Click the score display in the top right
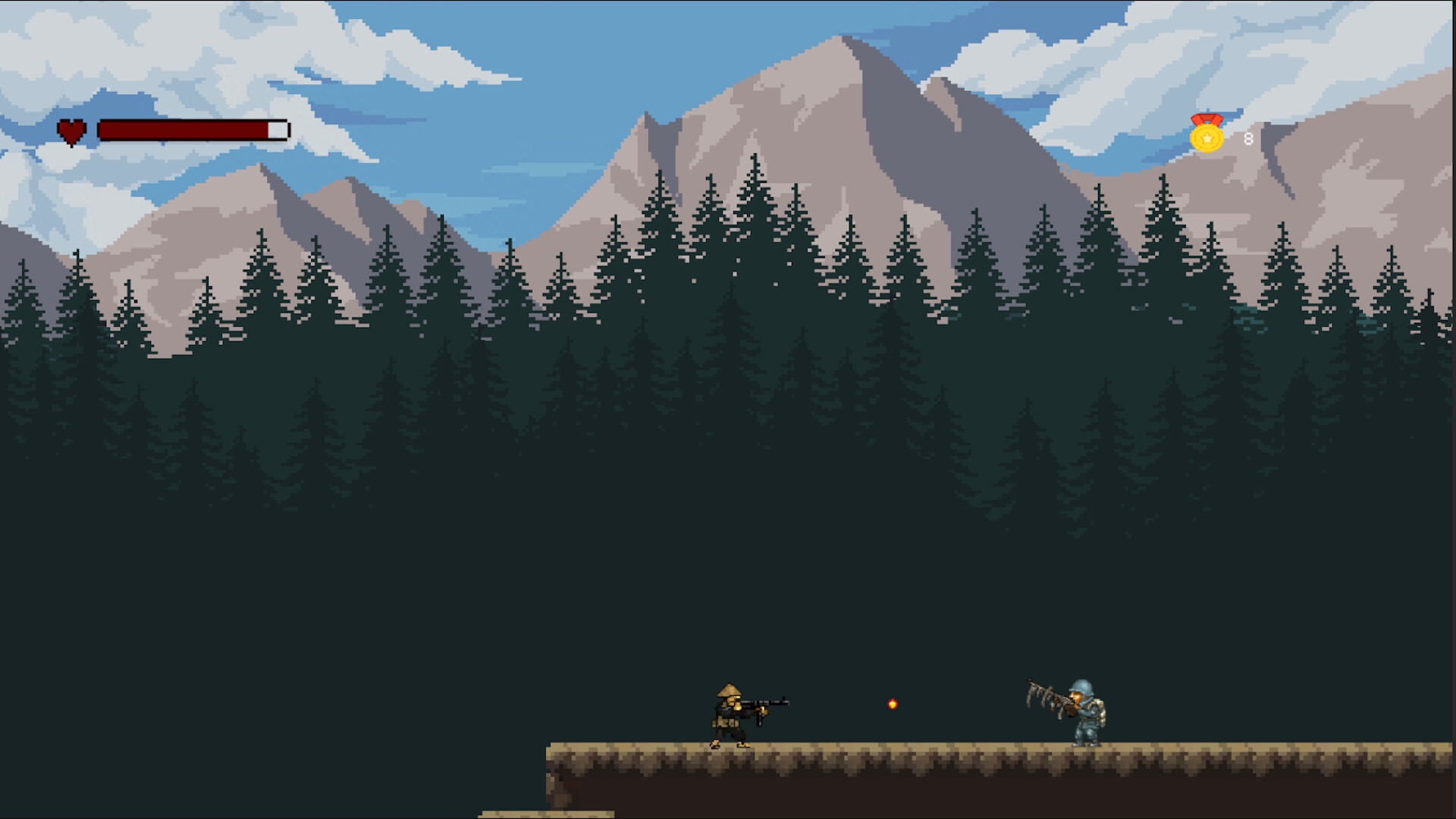The image size is (1456, 819). point(1247,139)
